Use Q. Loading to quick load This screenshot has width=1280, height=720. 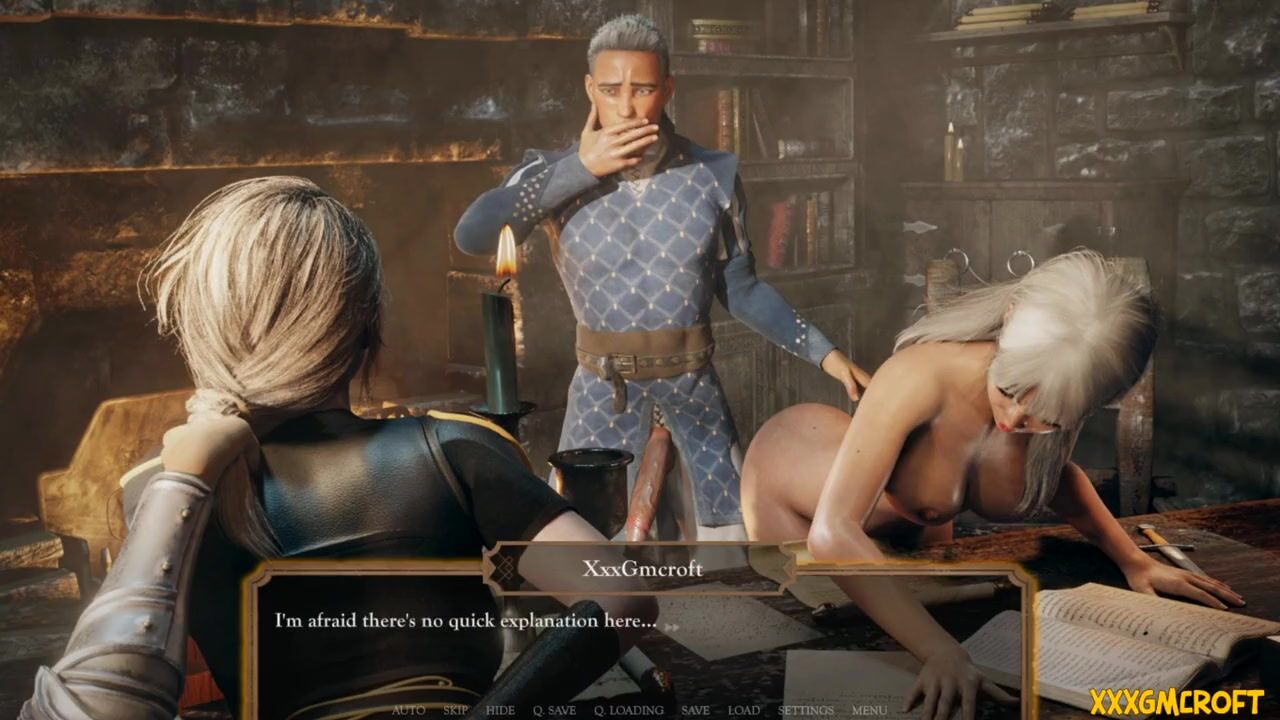click(628, 710)
